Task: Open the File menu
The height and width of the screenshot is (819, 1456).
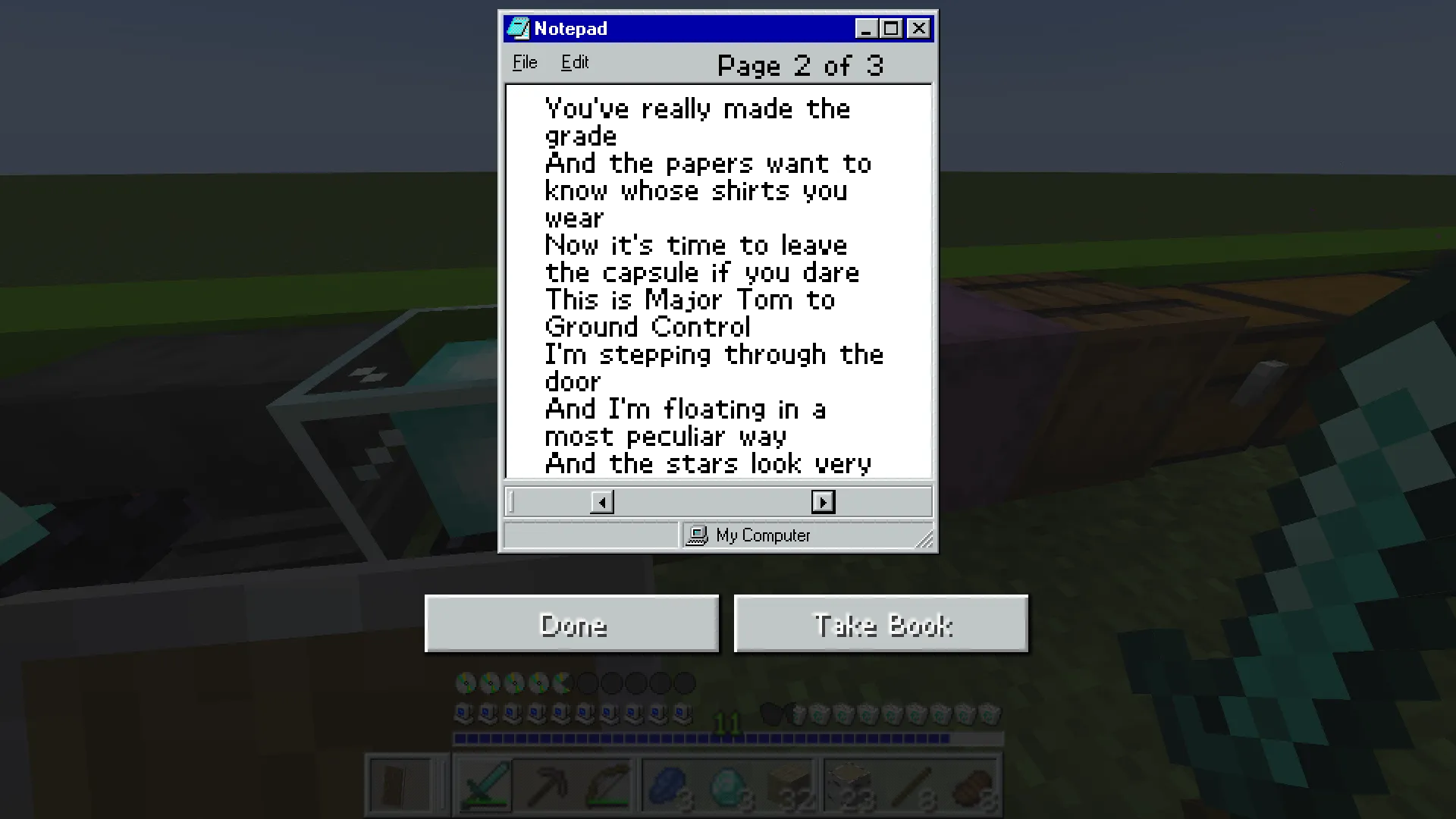Action: tap(524, 62)
